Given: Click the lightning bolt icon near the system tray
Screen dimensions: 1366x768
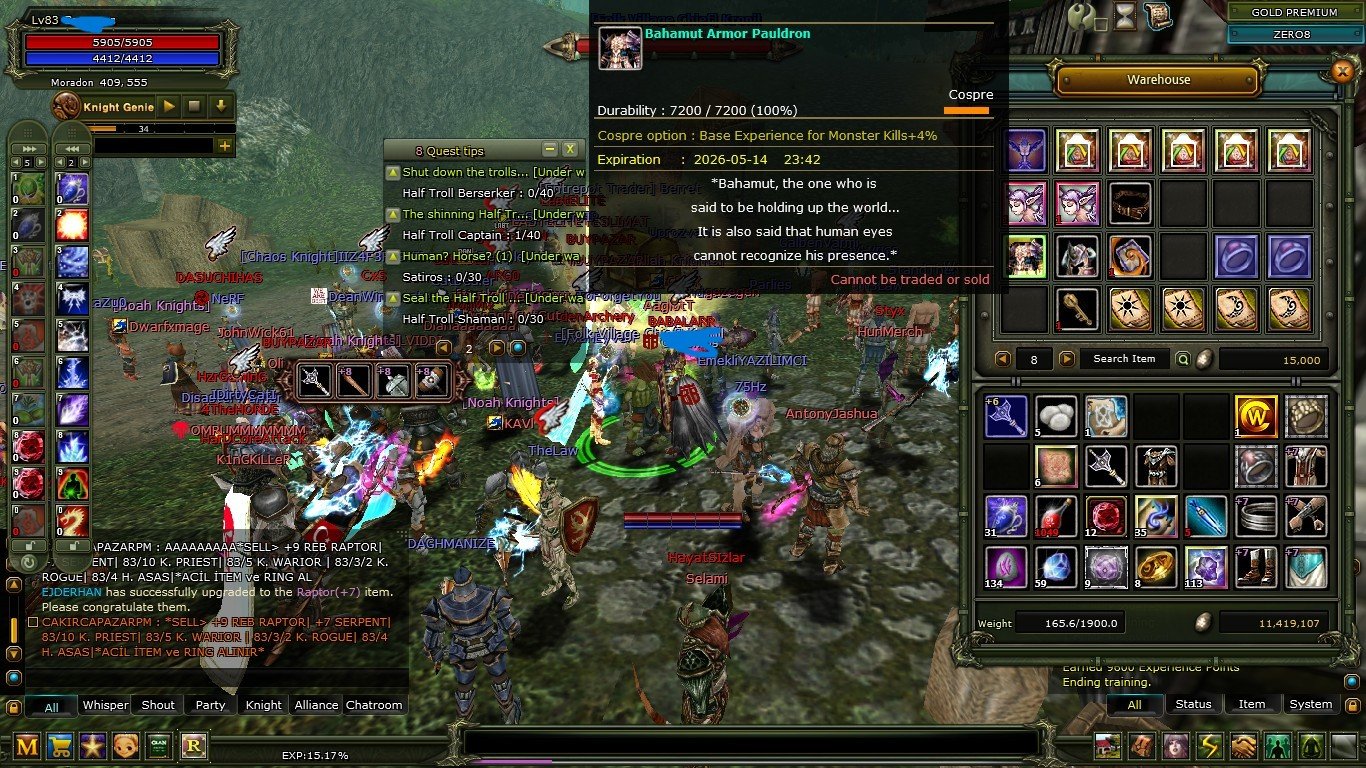Looking at the screenshot, I should coord(1207,747).
